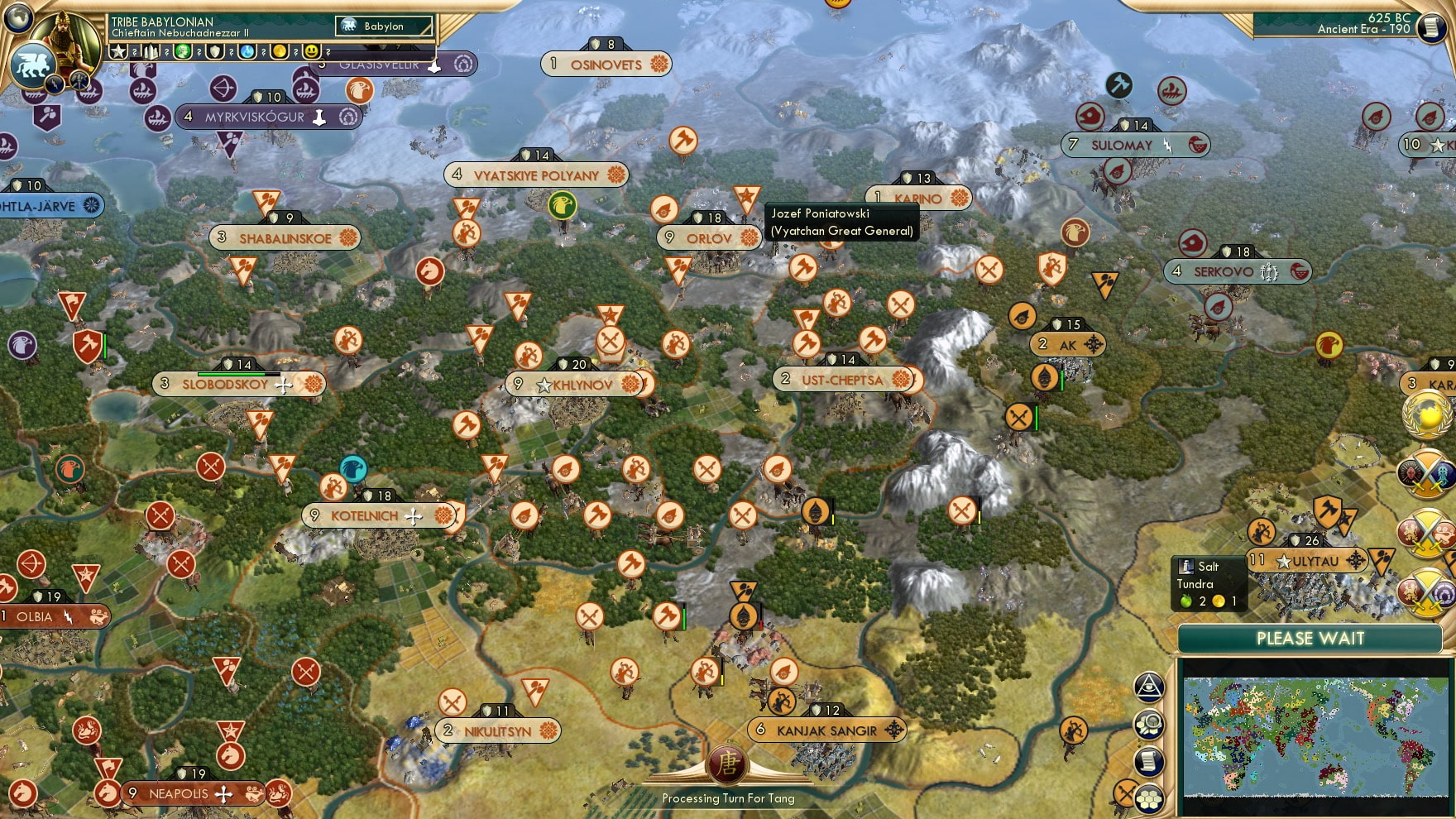Click the shield icon in the resource bar

[x=215, y=51]
